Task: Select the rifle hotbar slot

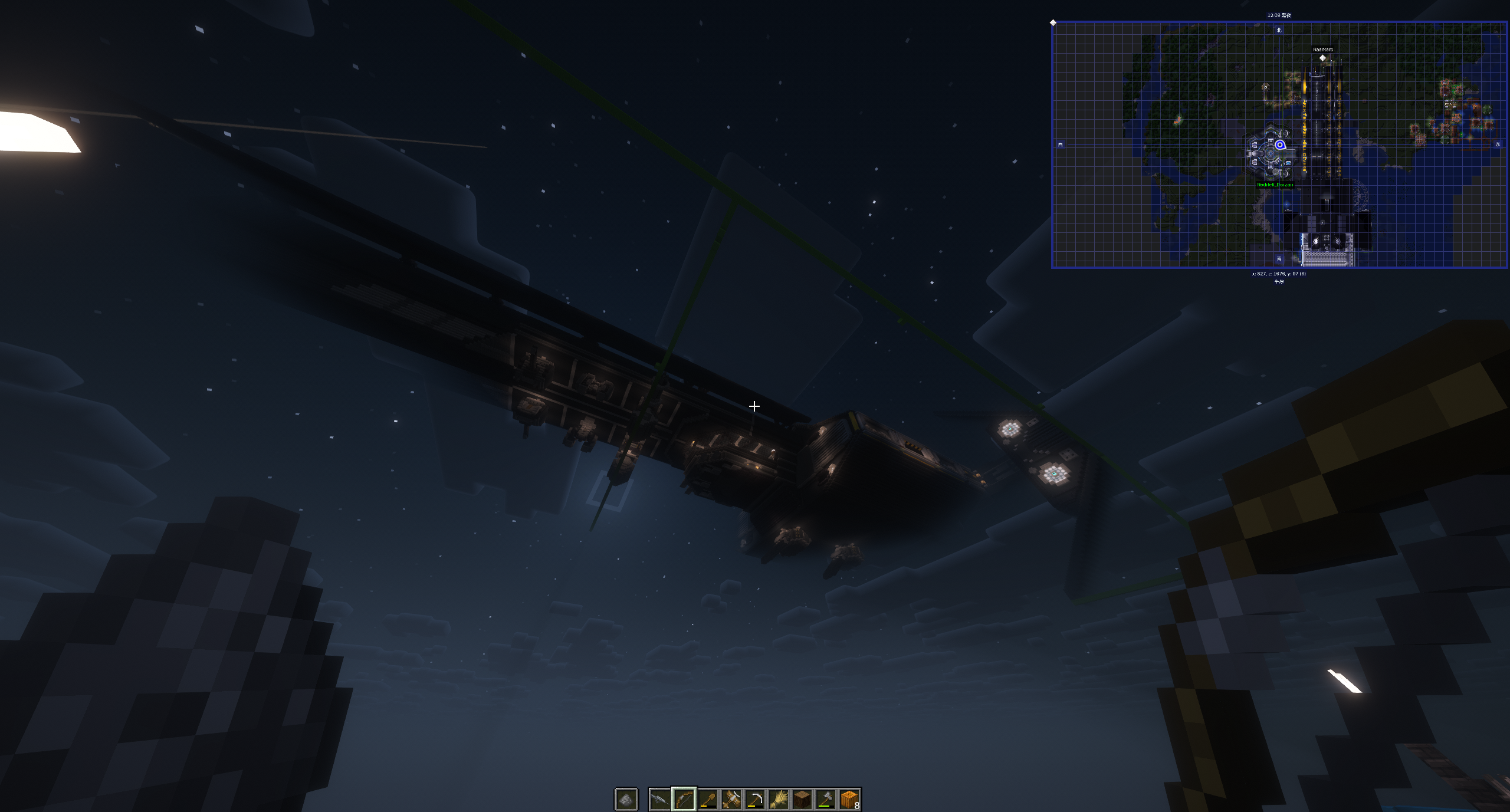Action: point(660,800)
